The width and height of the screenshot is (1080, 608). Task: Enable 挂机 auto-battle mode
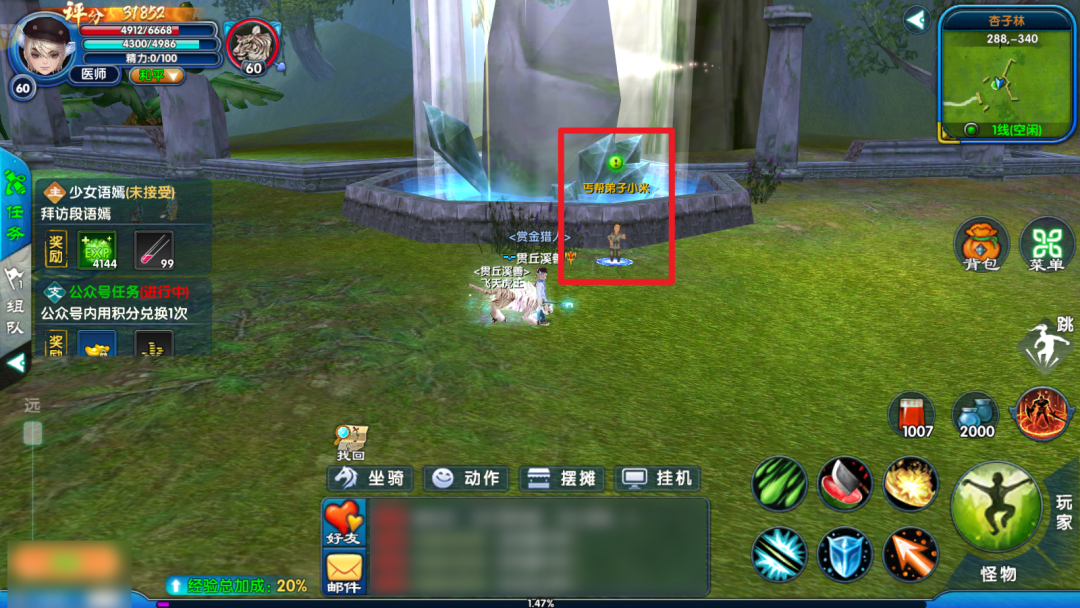point(658,478)
